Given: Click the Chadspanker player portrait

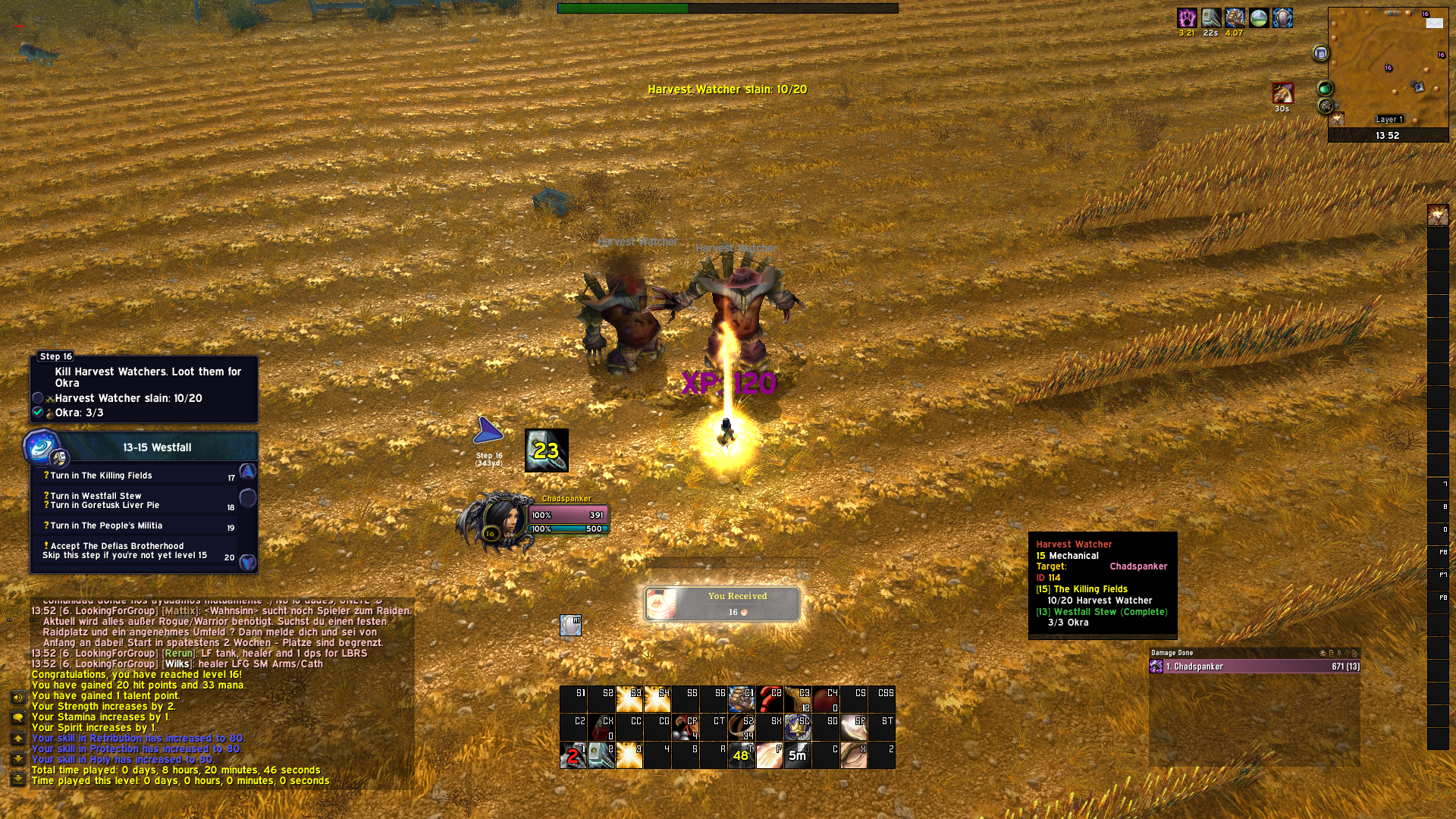Looking at the screenshot, I should click(x=500, y=521).
